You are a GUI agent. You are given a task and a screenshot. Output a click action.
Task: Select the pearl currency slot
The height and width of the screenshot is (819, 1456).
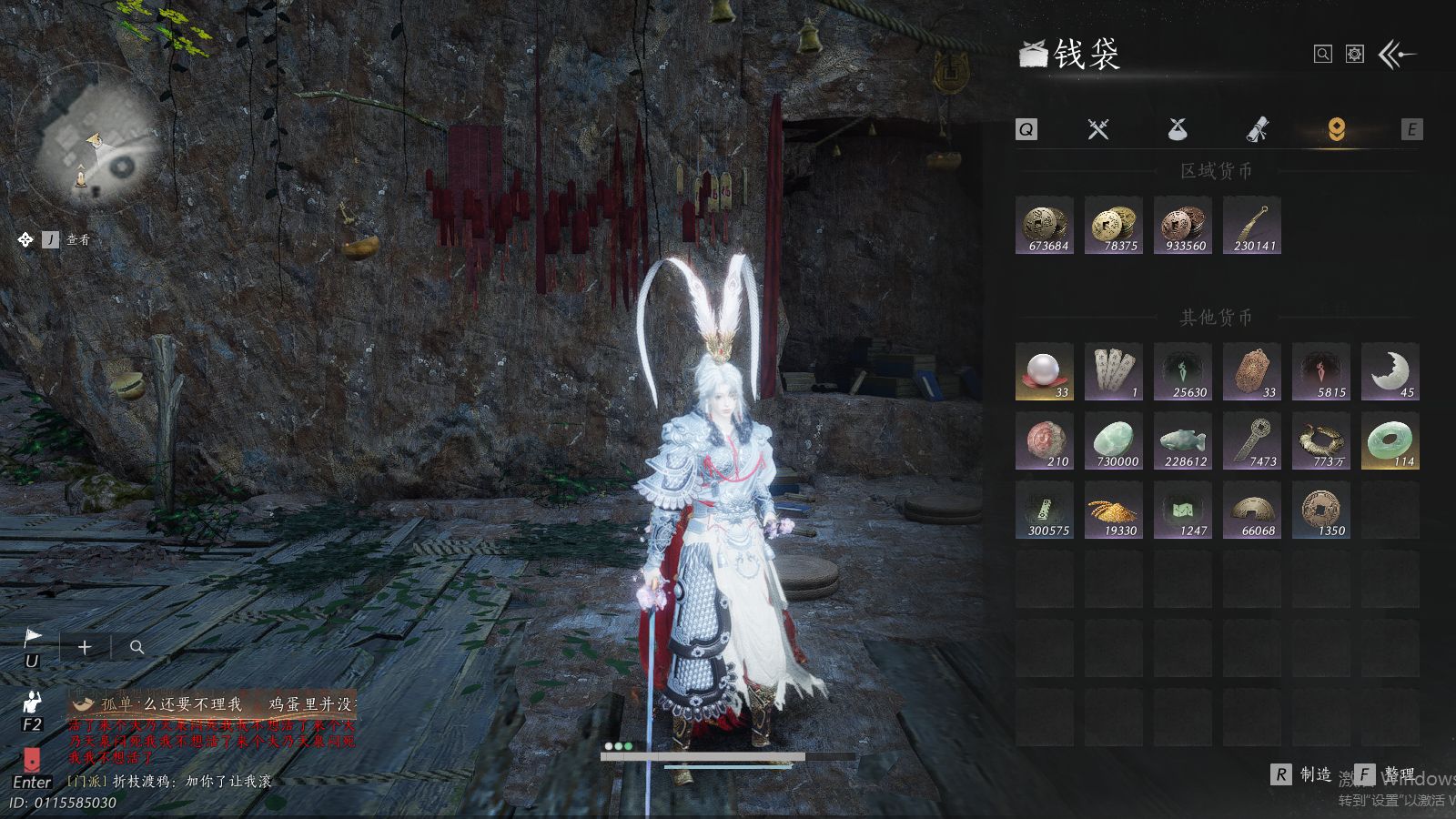pos(1045,371)
